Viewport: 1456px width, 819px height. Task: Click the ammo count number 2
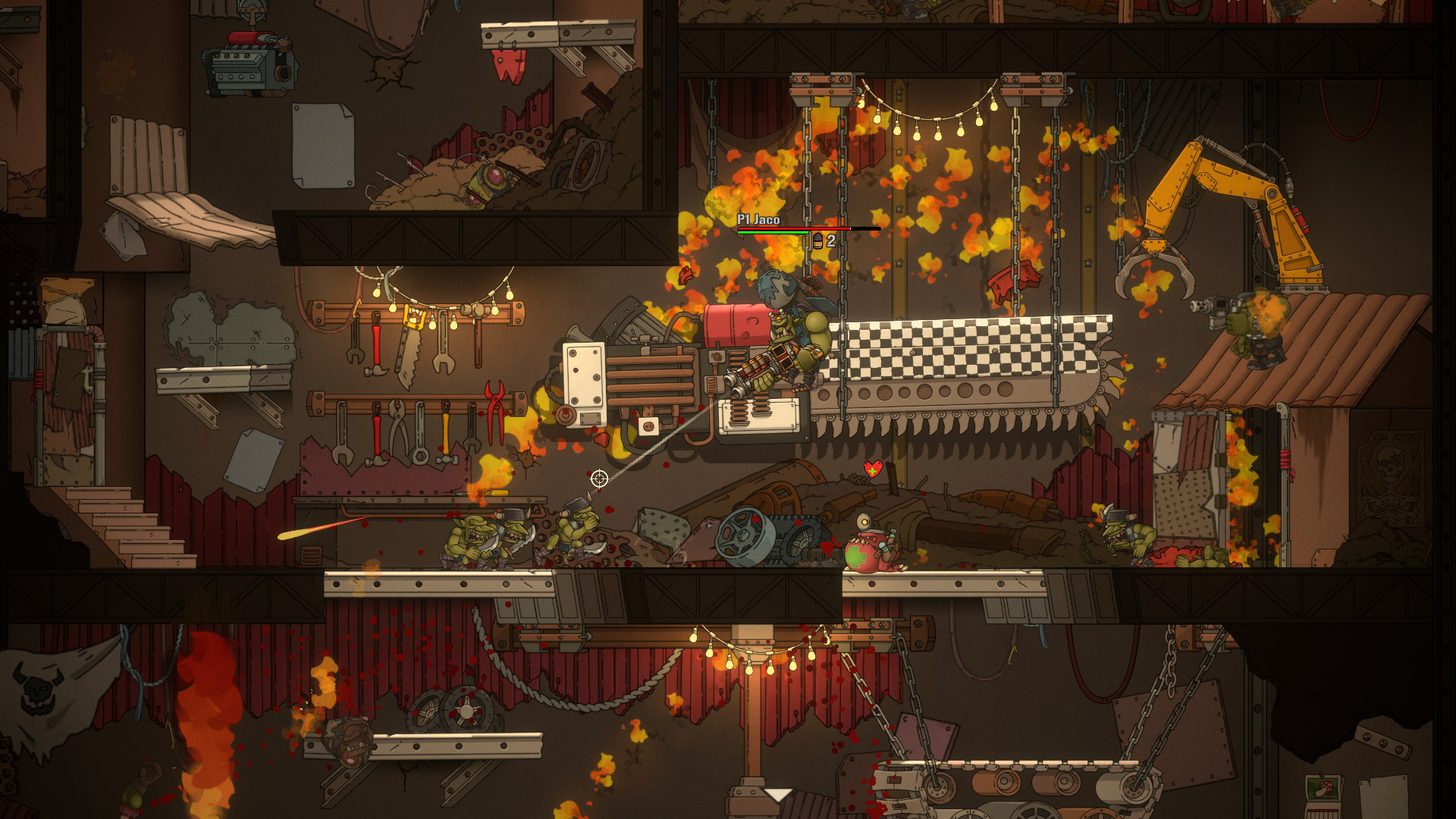(x=831, y=241)
